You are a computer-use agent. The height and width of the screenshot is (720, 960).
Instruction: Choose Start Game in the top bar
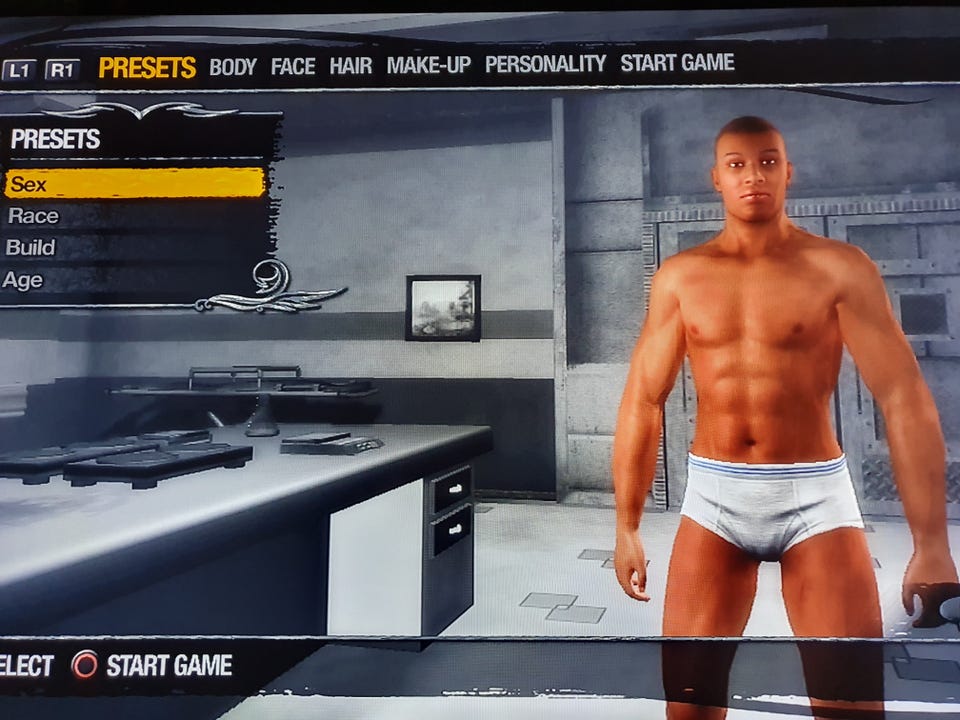(677, 63)
